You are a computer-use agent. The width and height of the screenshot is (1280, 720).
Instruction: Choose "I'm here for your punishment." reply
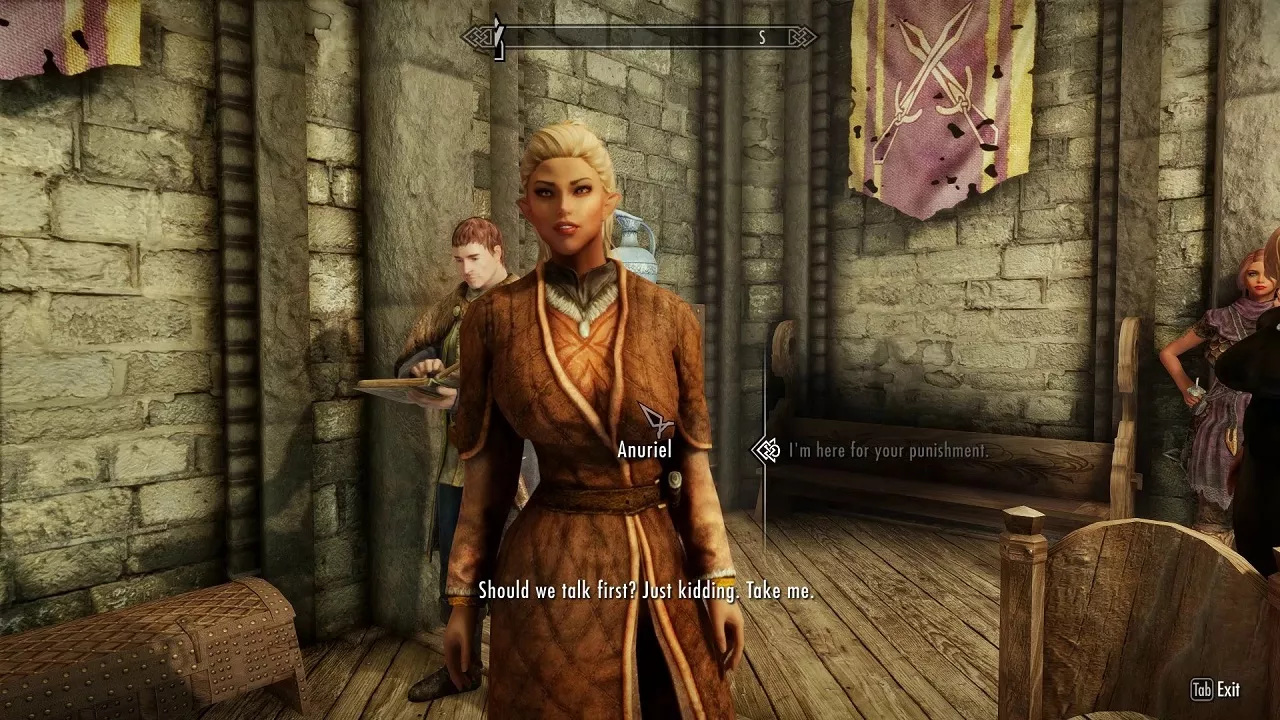click(887, 451)
